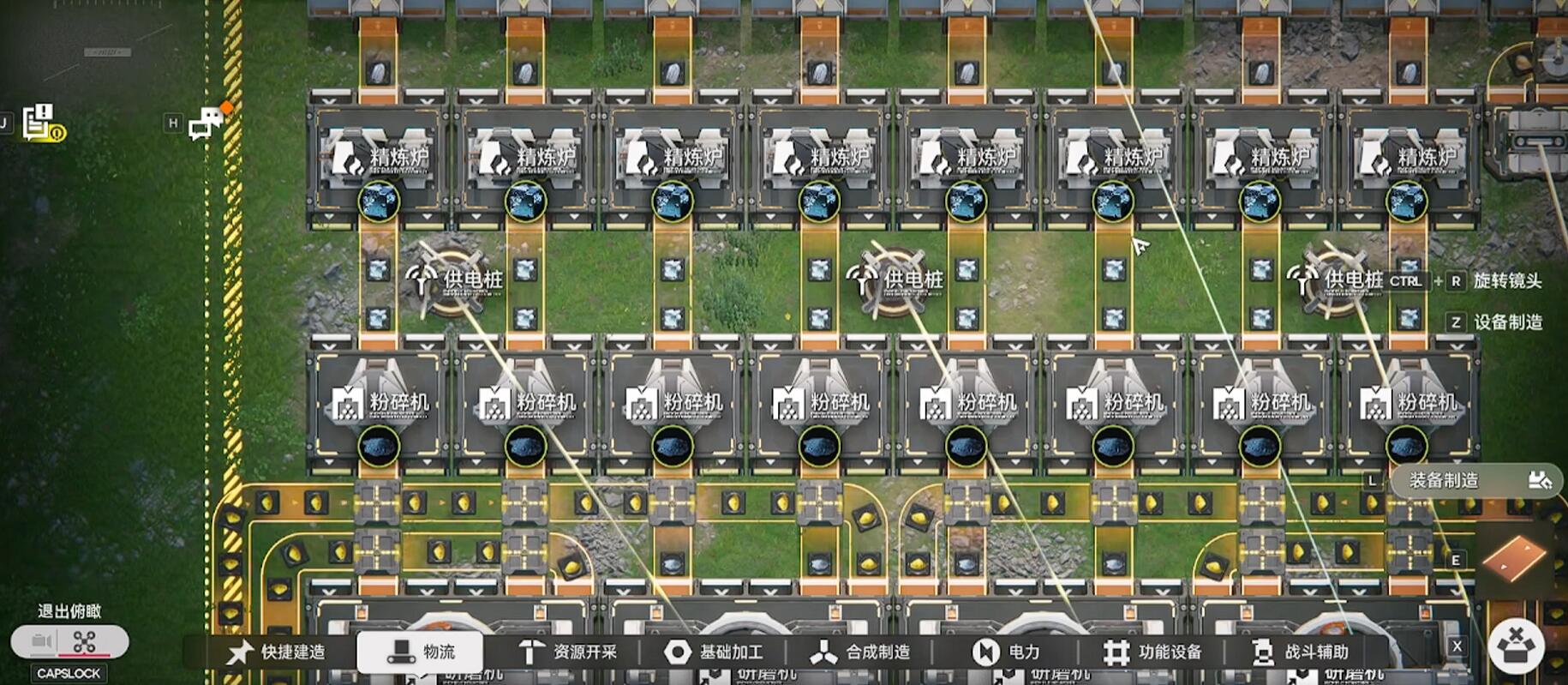
Task: Switch to the 功能设备 functional equipment tab
Action: (1153, 652)
